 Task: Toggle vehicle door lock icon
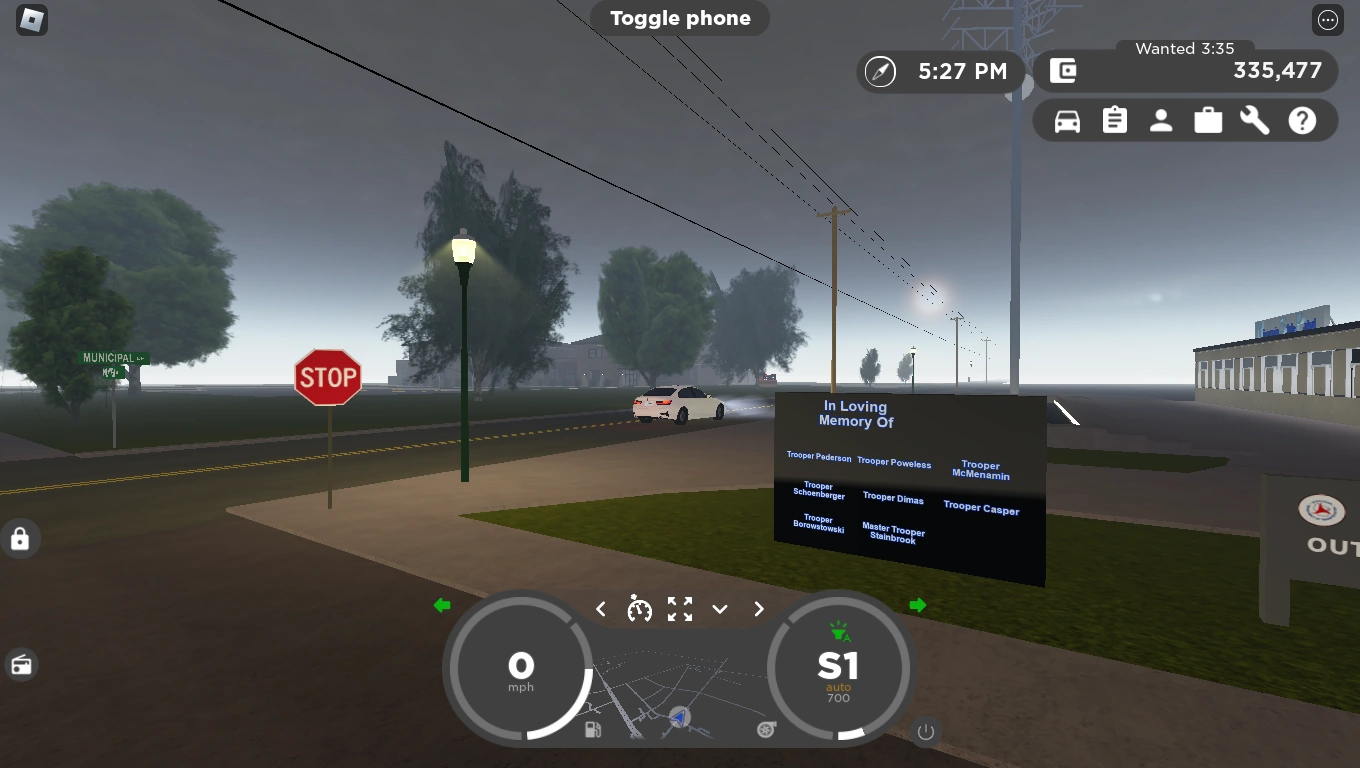coord(21,539)
